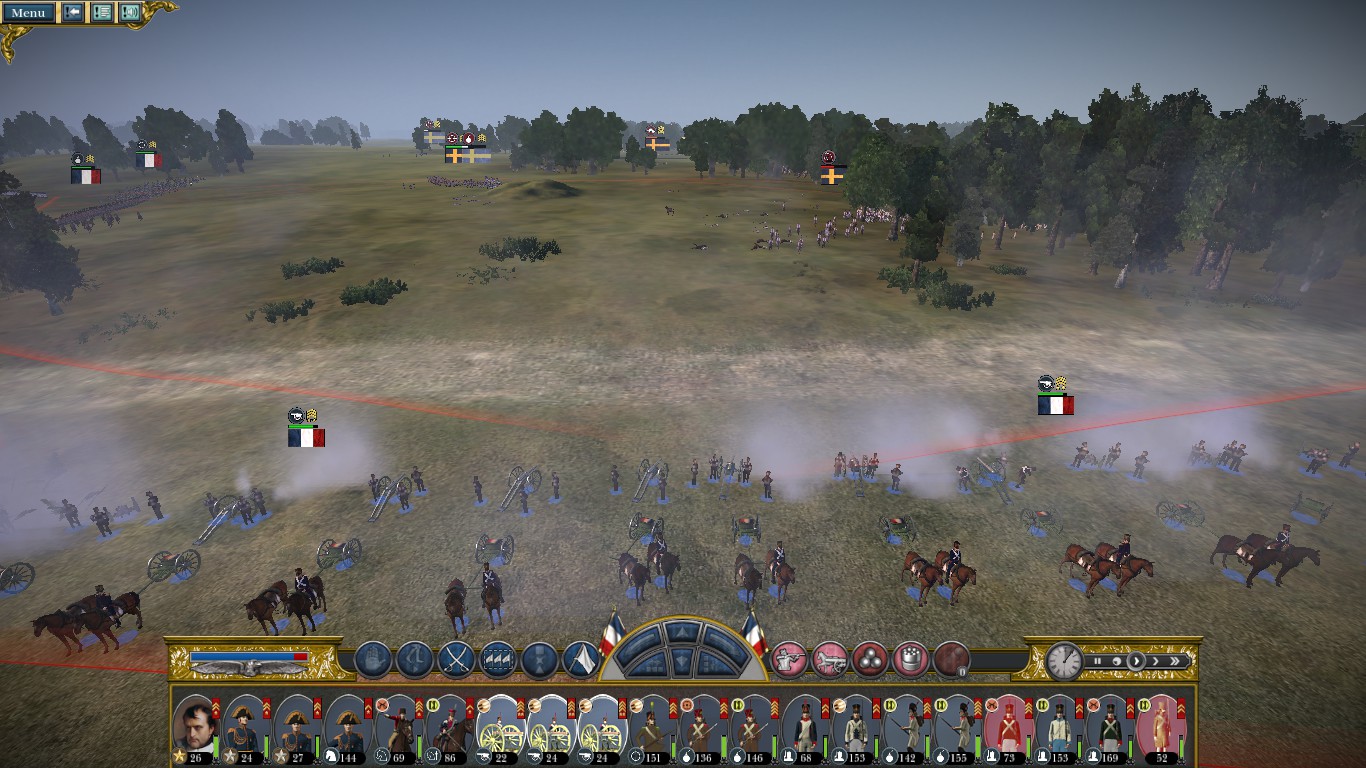
Task: Toggle the advisor speech audio button
Action: 130,12
